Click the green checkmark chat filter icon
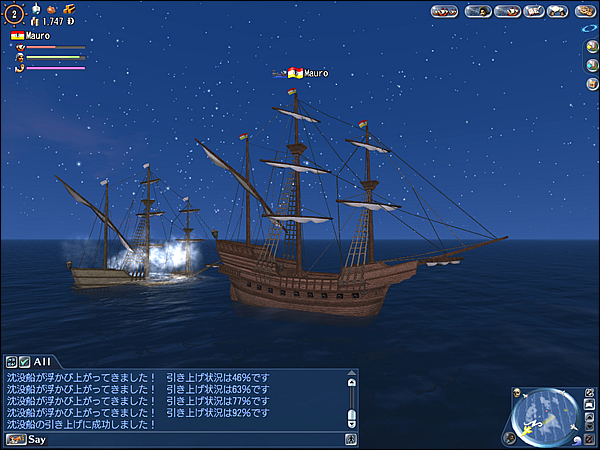This screenshot has height=450, width=600. point(24,361)
